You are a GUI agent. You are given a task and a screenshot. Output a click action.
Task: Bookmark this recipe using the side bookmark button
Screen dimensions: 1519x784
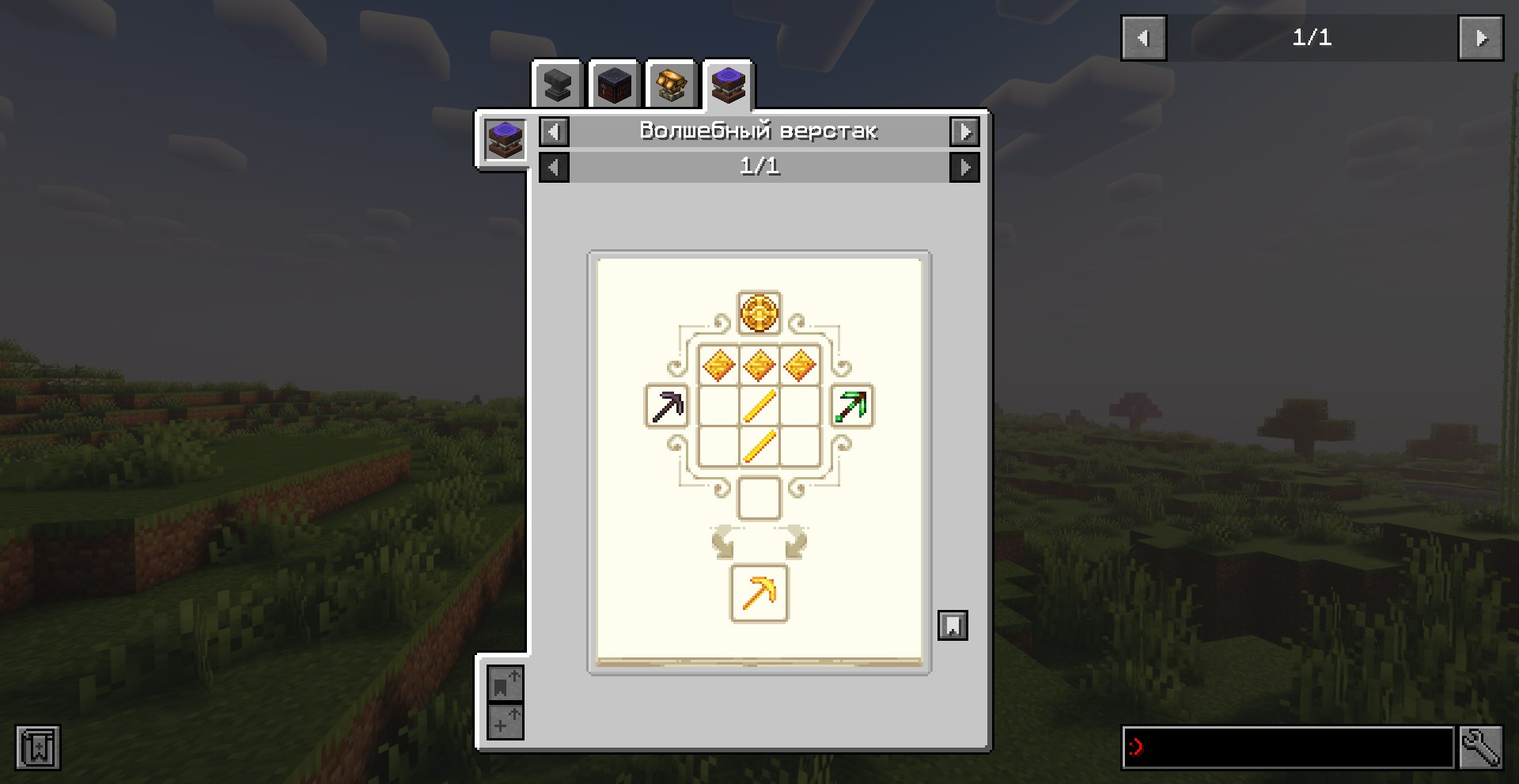pyautogui.click(x=953, y=625)
